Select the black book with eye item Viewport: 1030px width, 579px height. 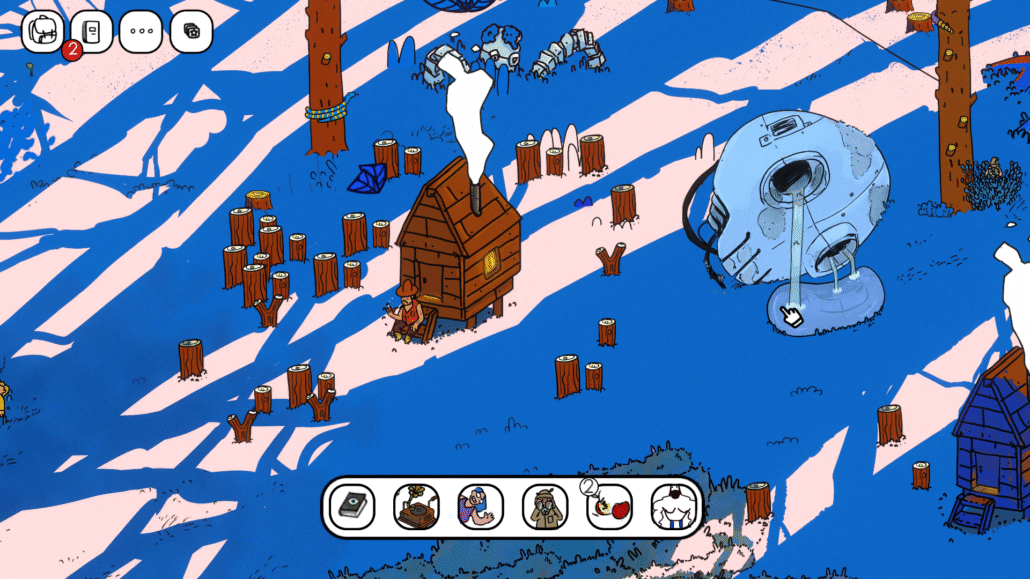coord(352,507)
